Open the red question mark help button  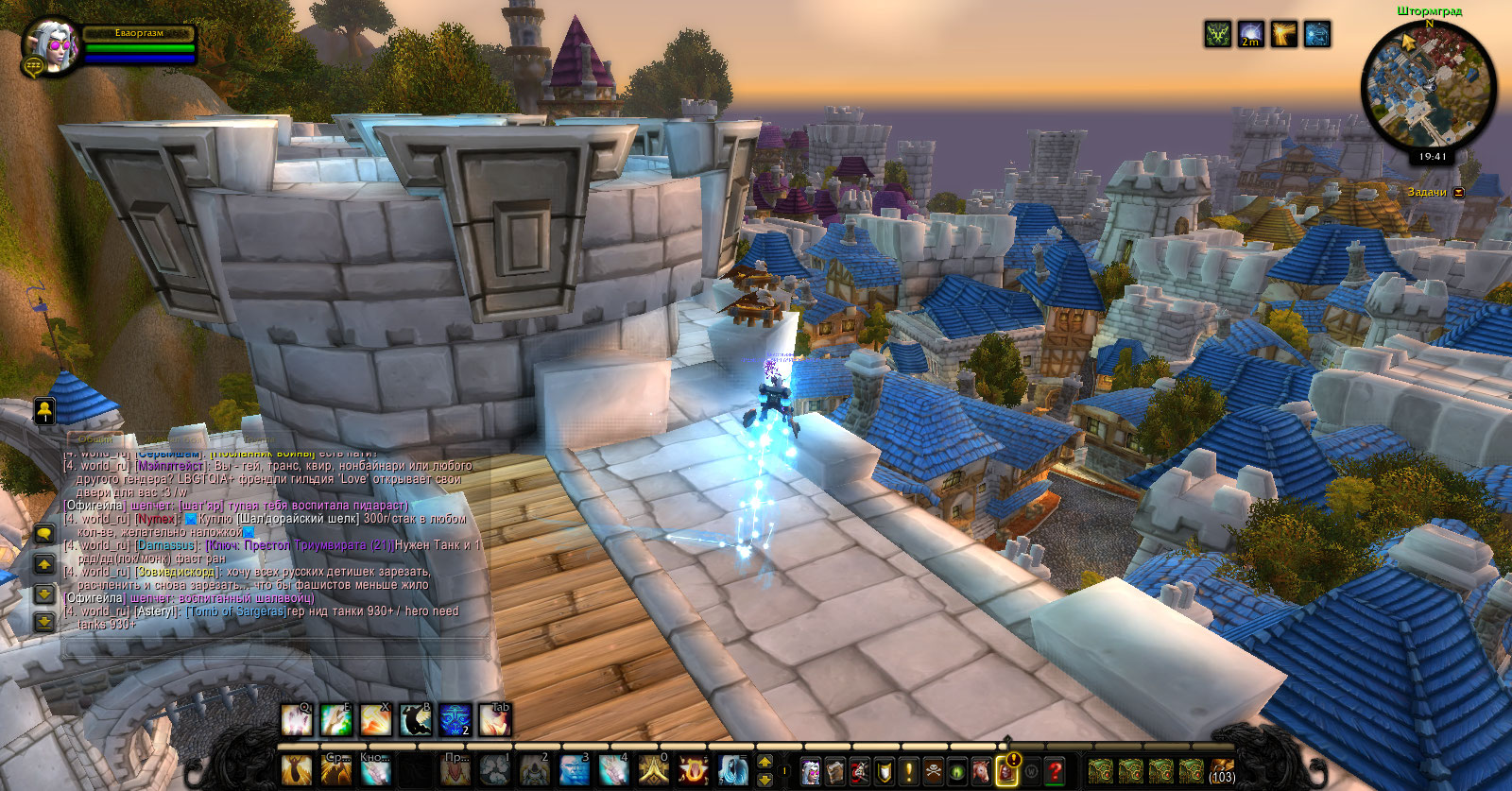(1056, 771)
